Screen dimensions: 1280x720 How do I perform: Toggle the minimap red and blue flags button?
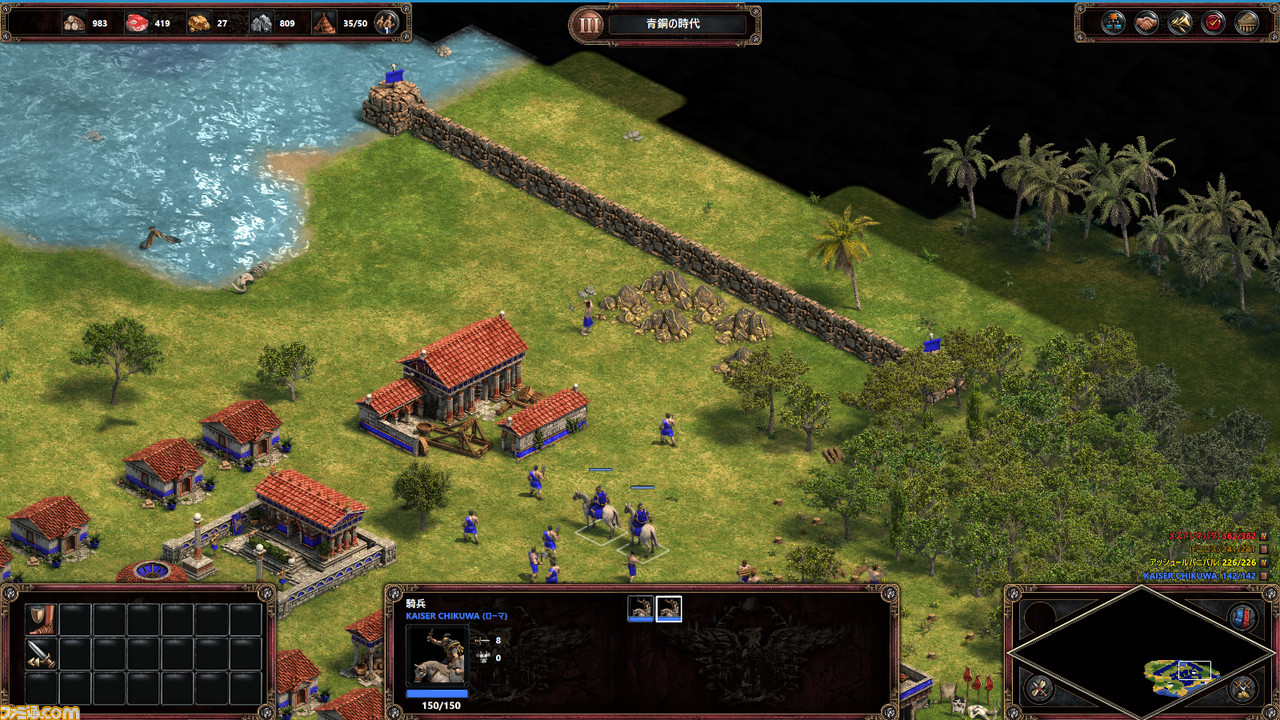[x=1243, y=617]
